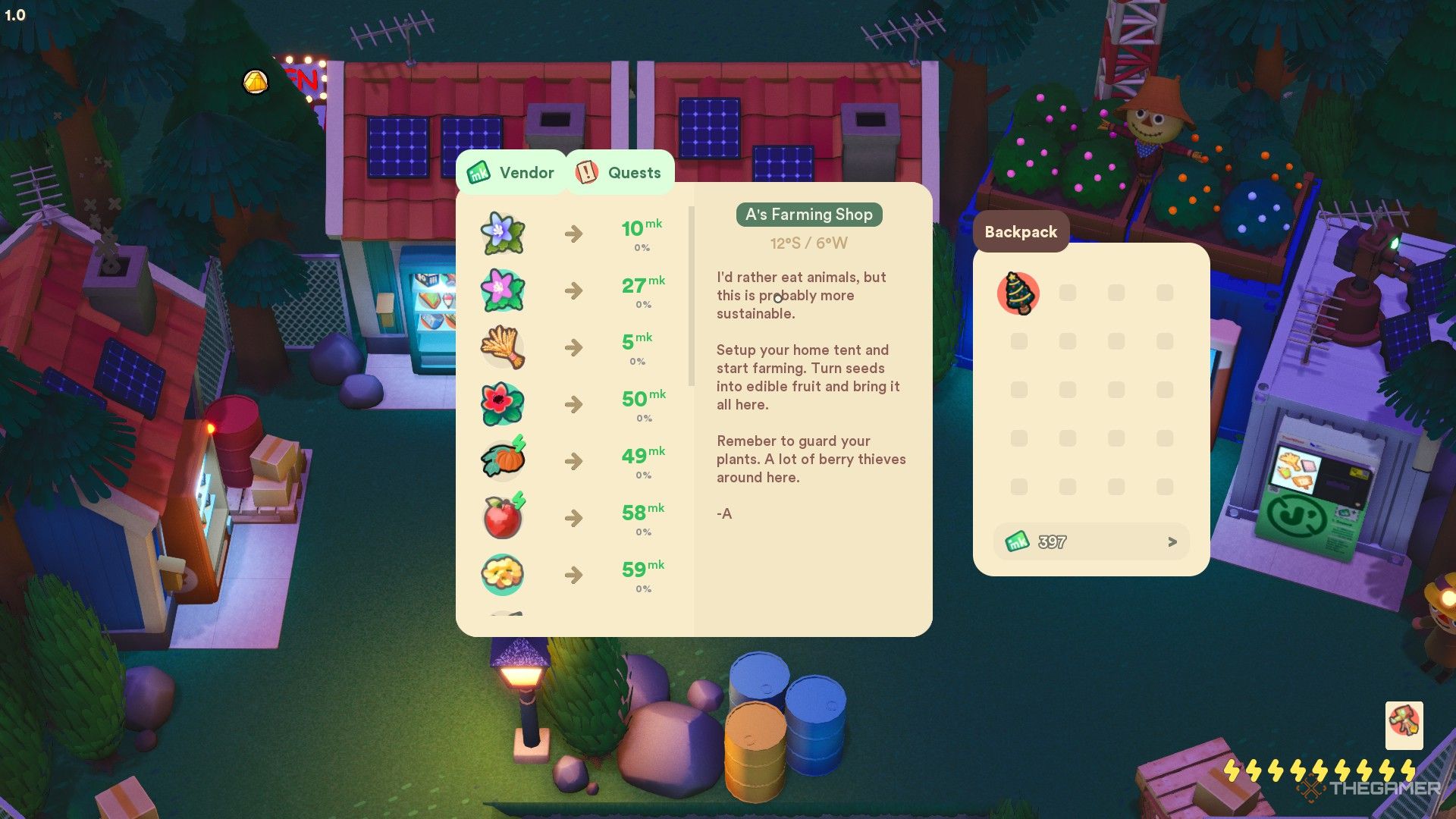Select the Christmas tree in the backpack
The height and width of the screenshot is (819, 1456).
(1018, 293)
